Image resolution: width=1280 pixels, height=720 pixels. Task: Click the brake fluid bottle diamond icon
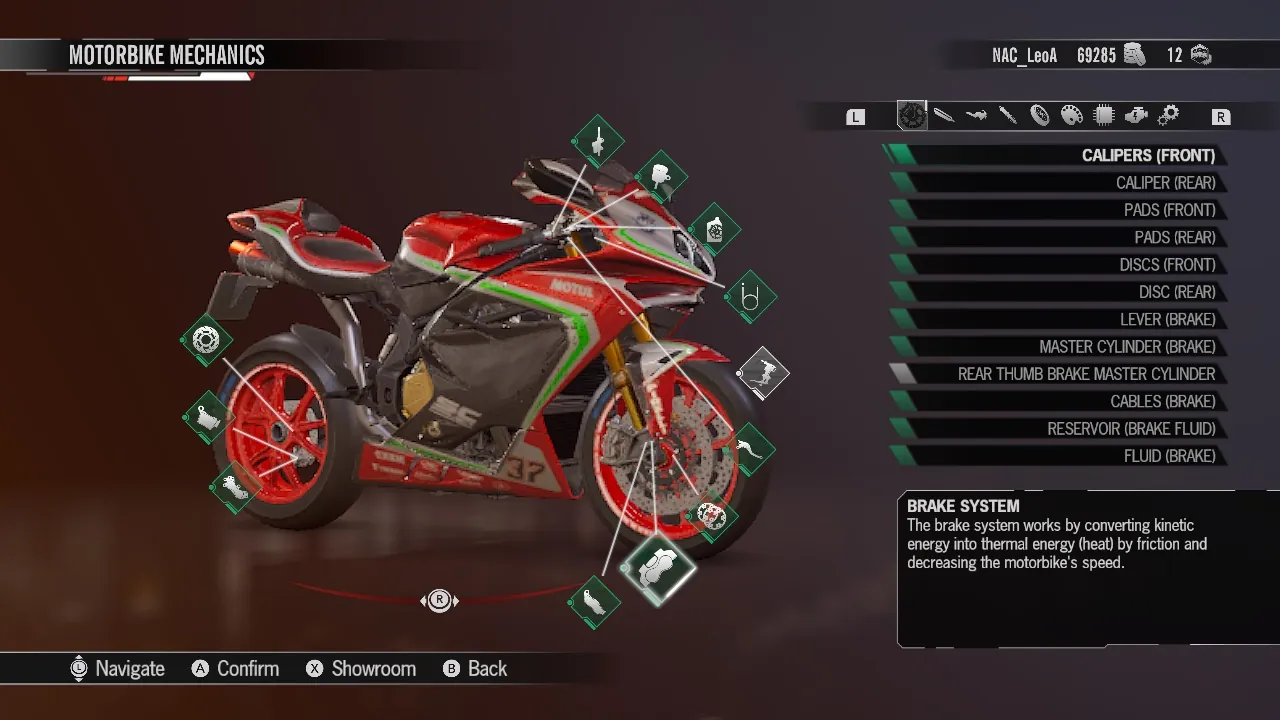[714, 228]
